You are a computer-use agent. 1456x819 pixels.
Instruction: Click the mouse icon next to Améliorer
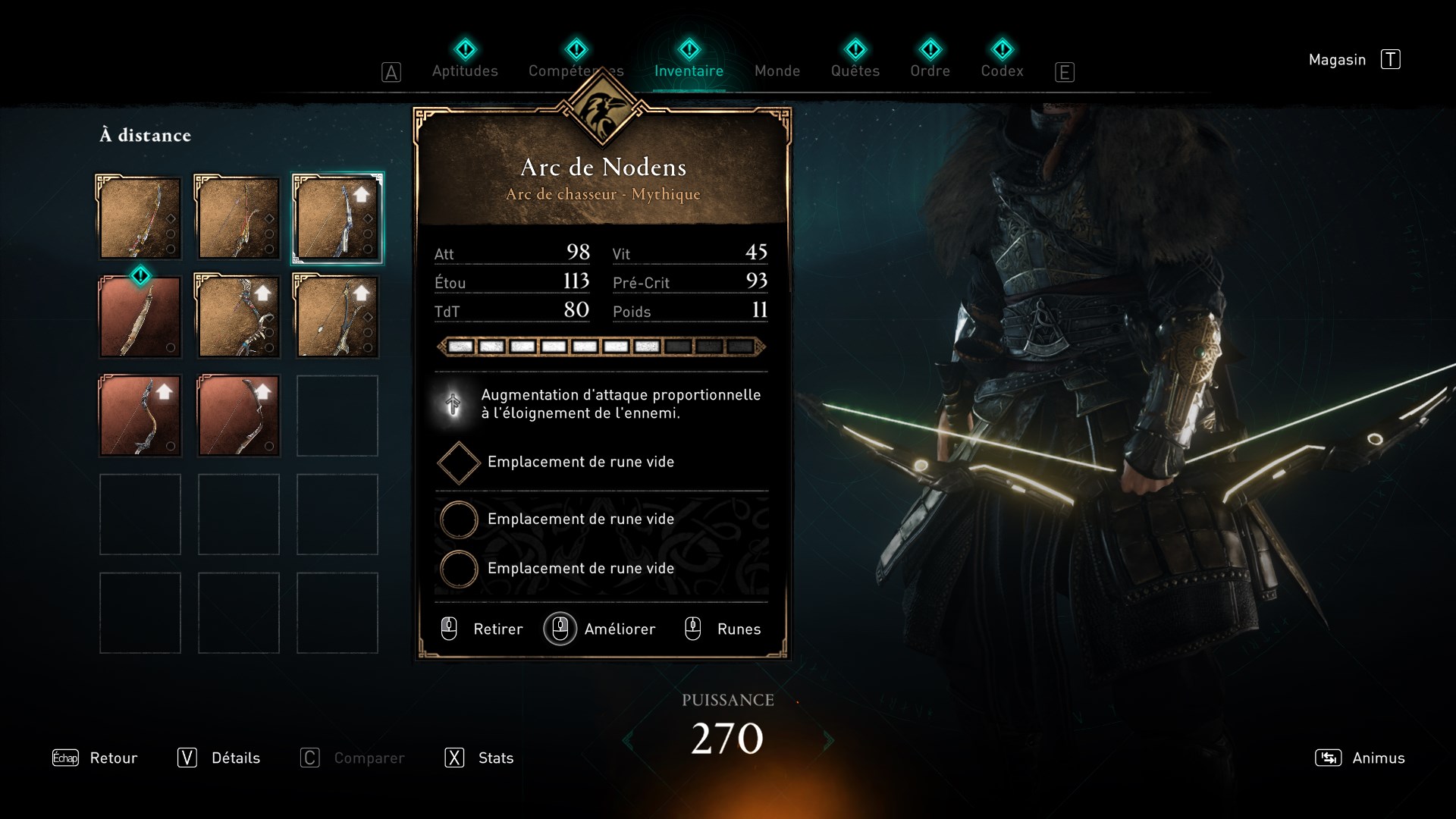(x=560, y=629)
